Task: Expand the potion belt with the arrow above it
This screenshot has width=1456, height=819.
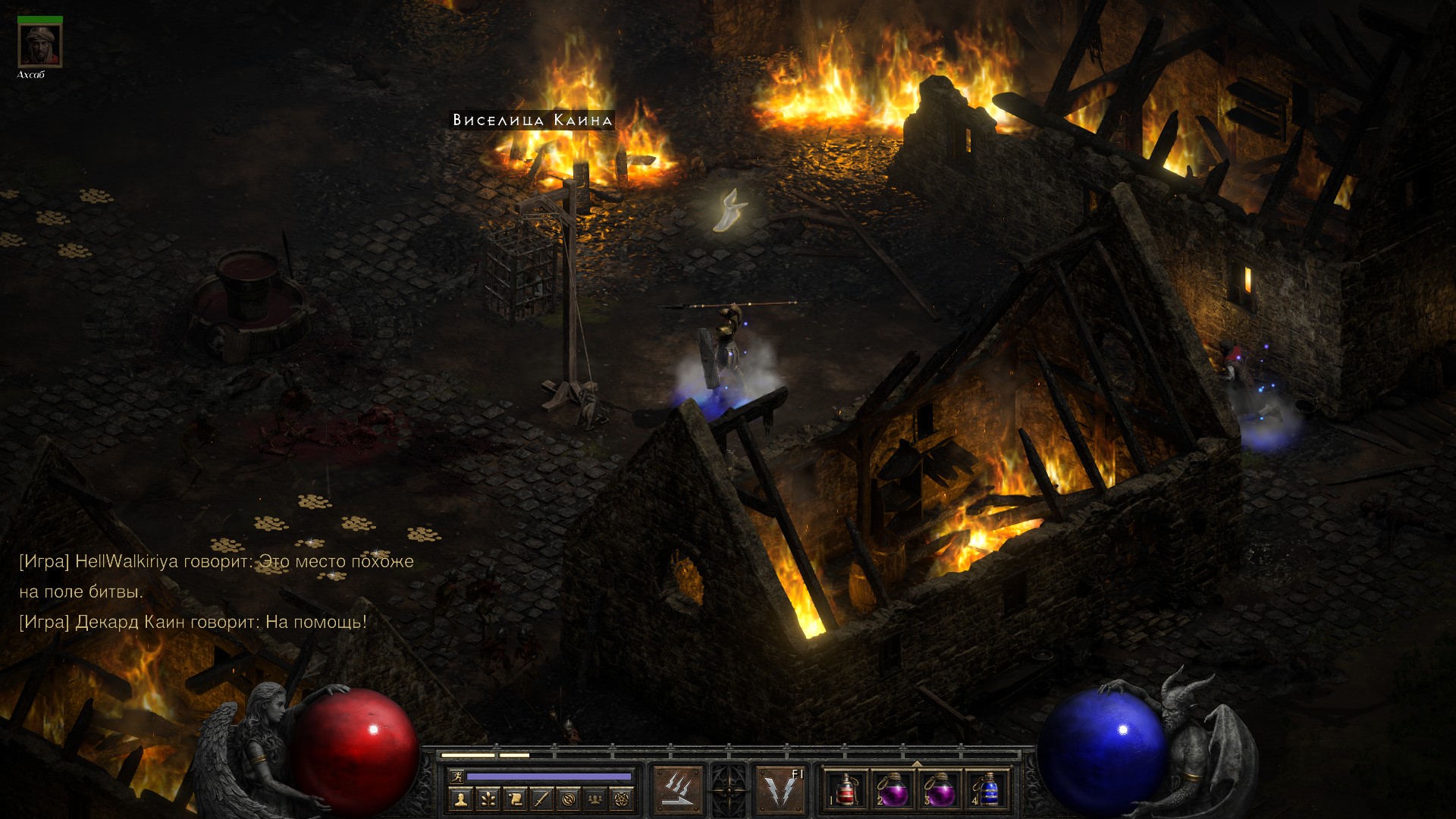Action: coord(917,764)
